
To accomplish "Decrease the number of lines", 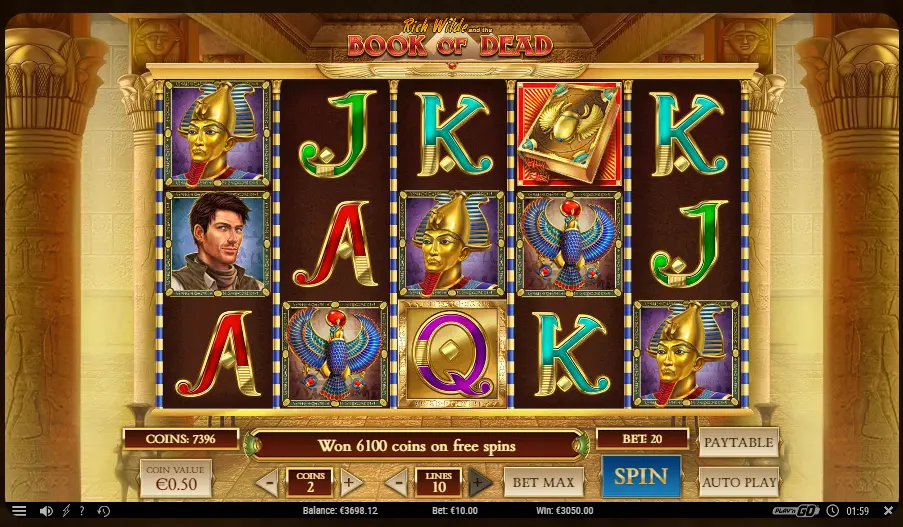I will (x=396, y=483).
